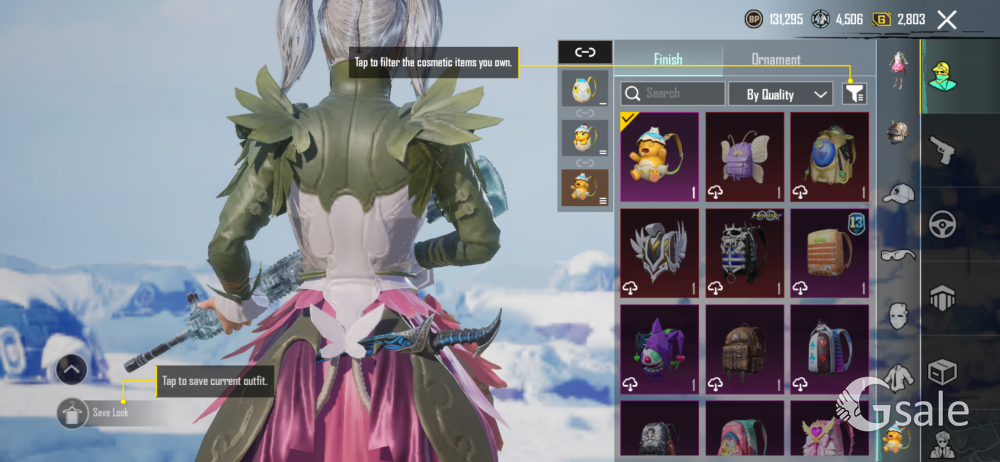Image resolution: width=1000 pixels, height=462 pixels.
Task: Pick the globe-themed tan backpack
Action: (831, 156)
